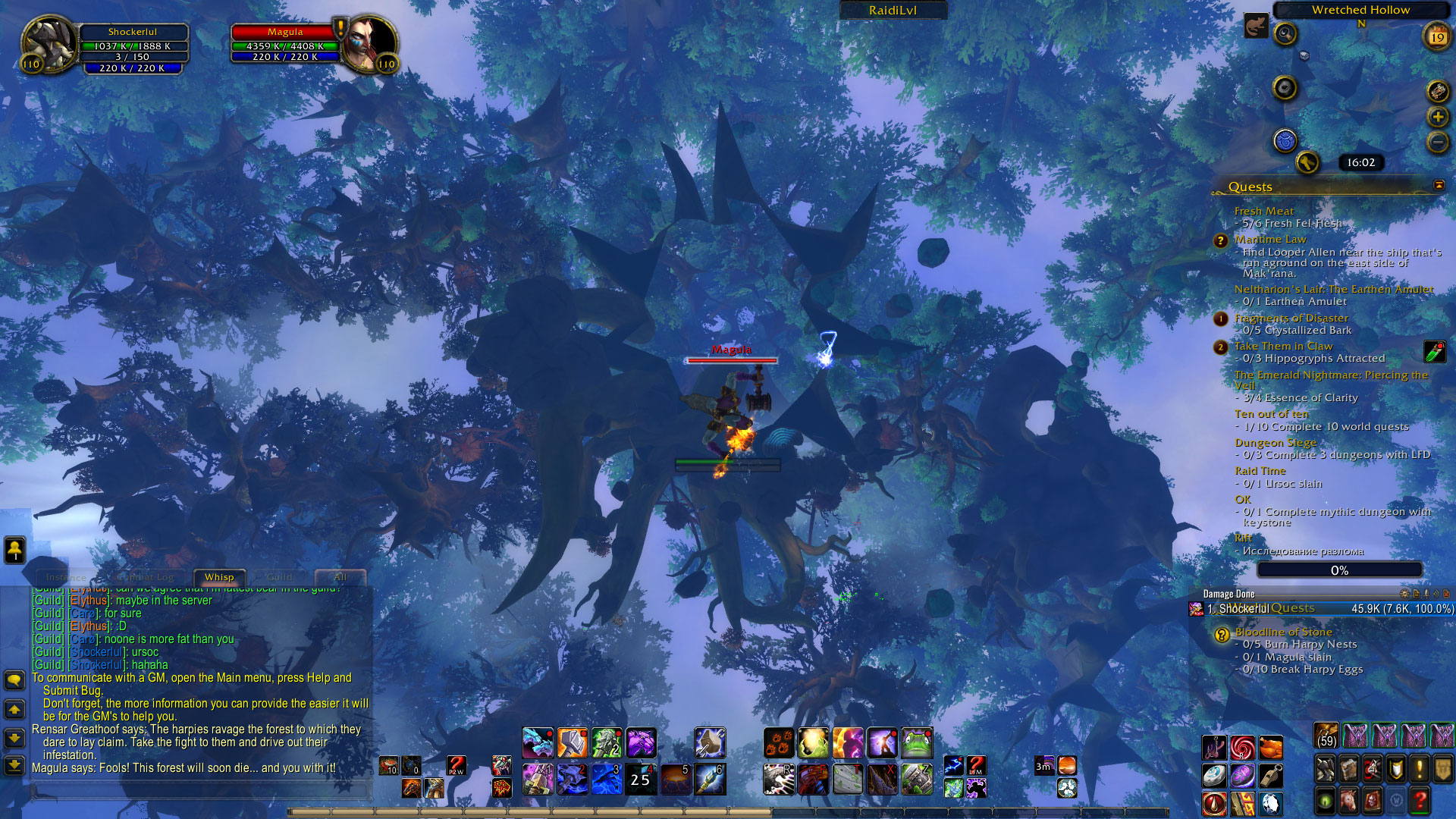This screenshot has width=1456, height=819.
Task: Cast the orange paw prints ability
Action: pos(779,743)
